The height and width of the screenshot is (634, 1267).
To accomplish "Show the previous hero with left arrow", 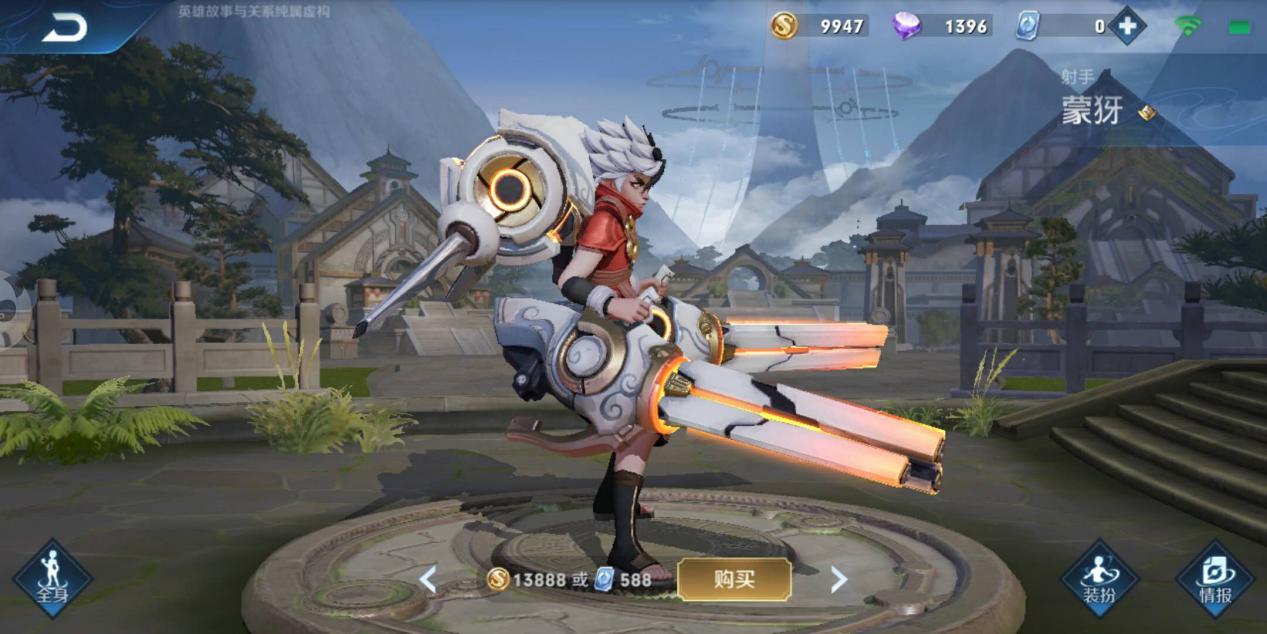I will click(428, 579).
